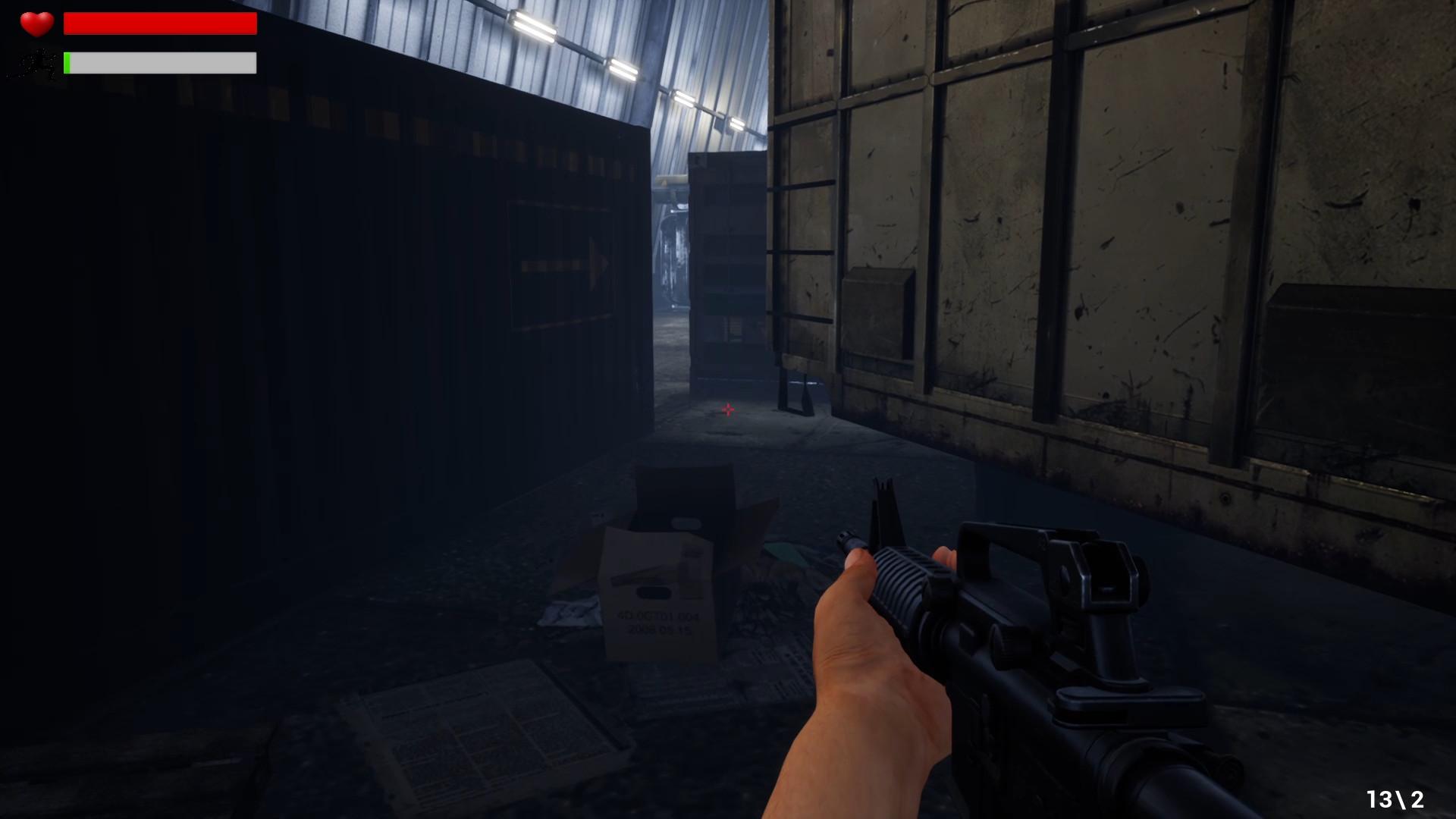Viewport: 1456px width, 819px height.
Task: Toggle the red health bar display
Action: (159, 24)
